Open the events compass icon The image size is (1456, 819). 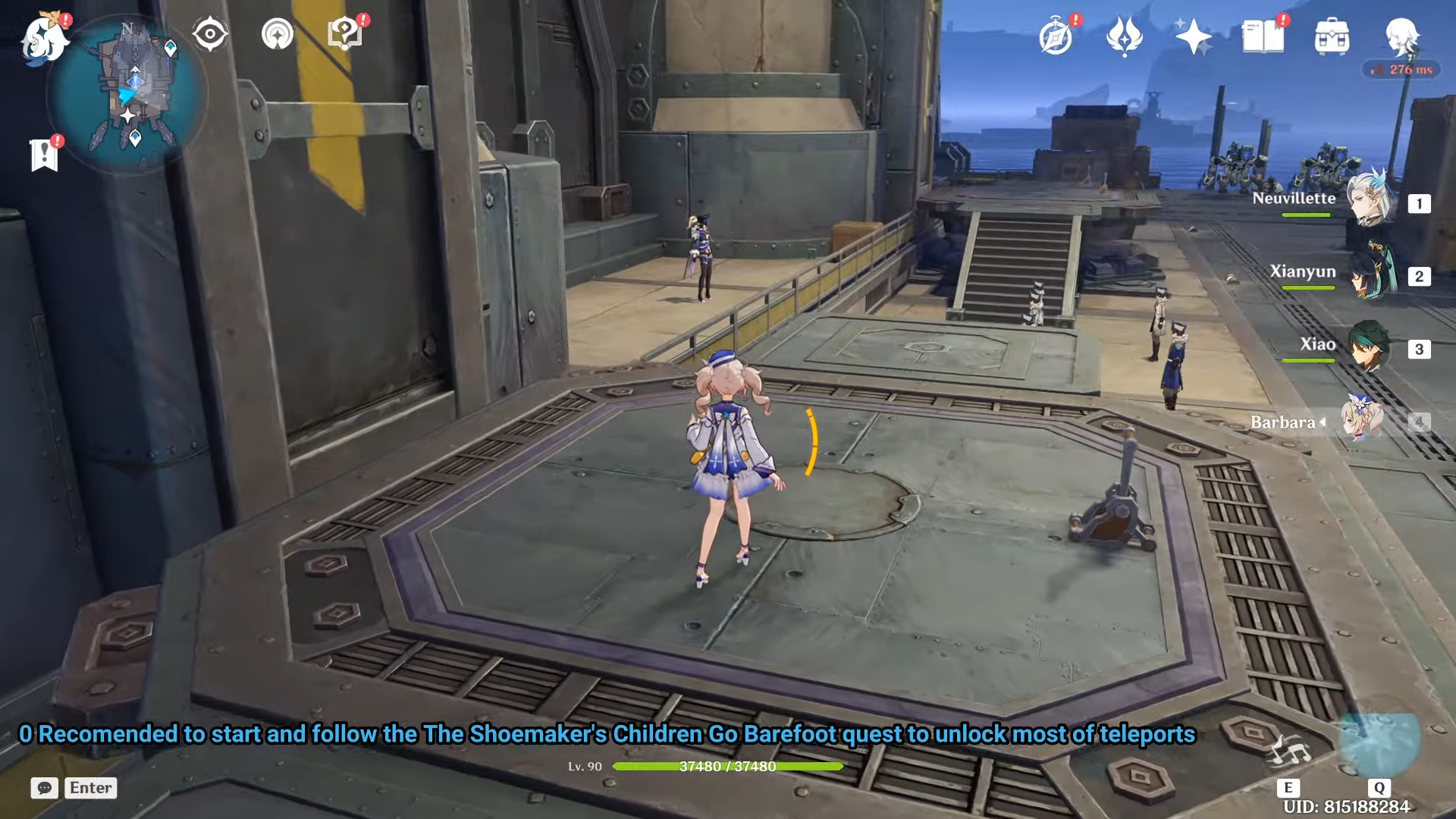1056,36
